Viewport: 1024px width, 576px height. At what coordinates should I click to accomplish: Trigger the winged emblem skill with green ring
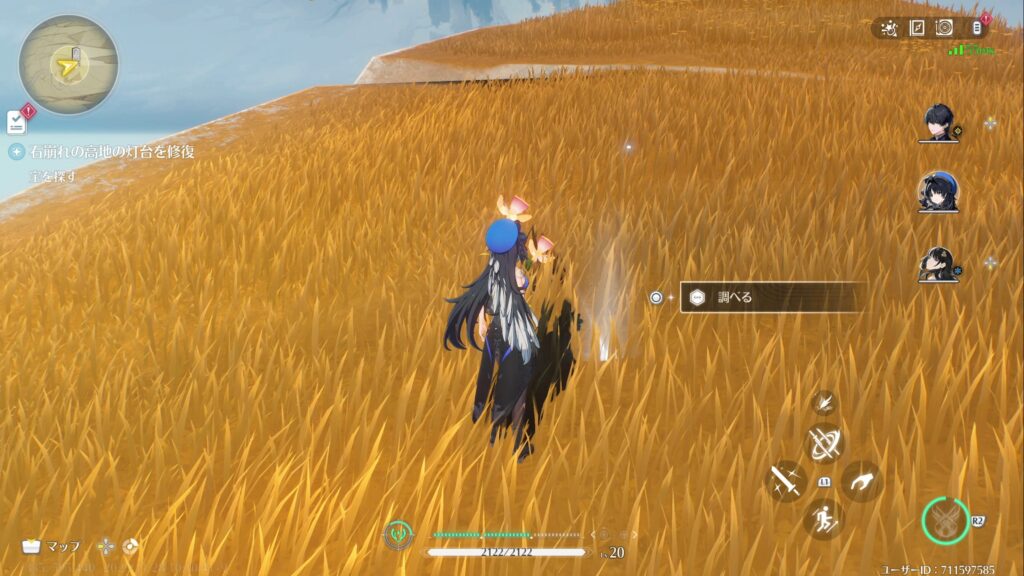(945, 521)
